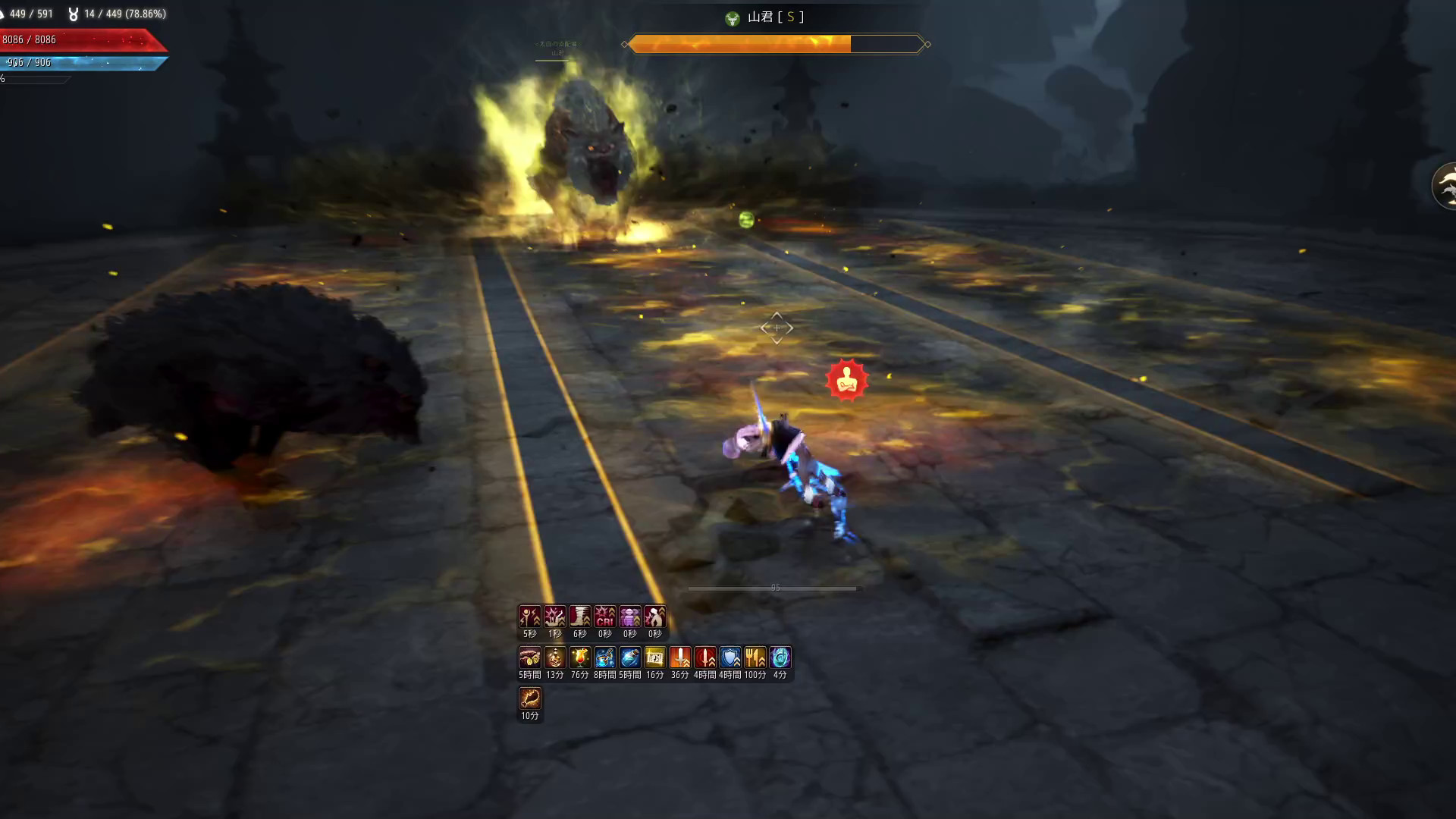Open the leaping animal icon at screen edge
Viewport: 1456px width, 819px height.
(1445, 185)
